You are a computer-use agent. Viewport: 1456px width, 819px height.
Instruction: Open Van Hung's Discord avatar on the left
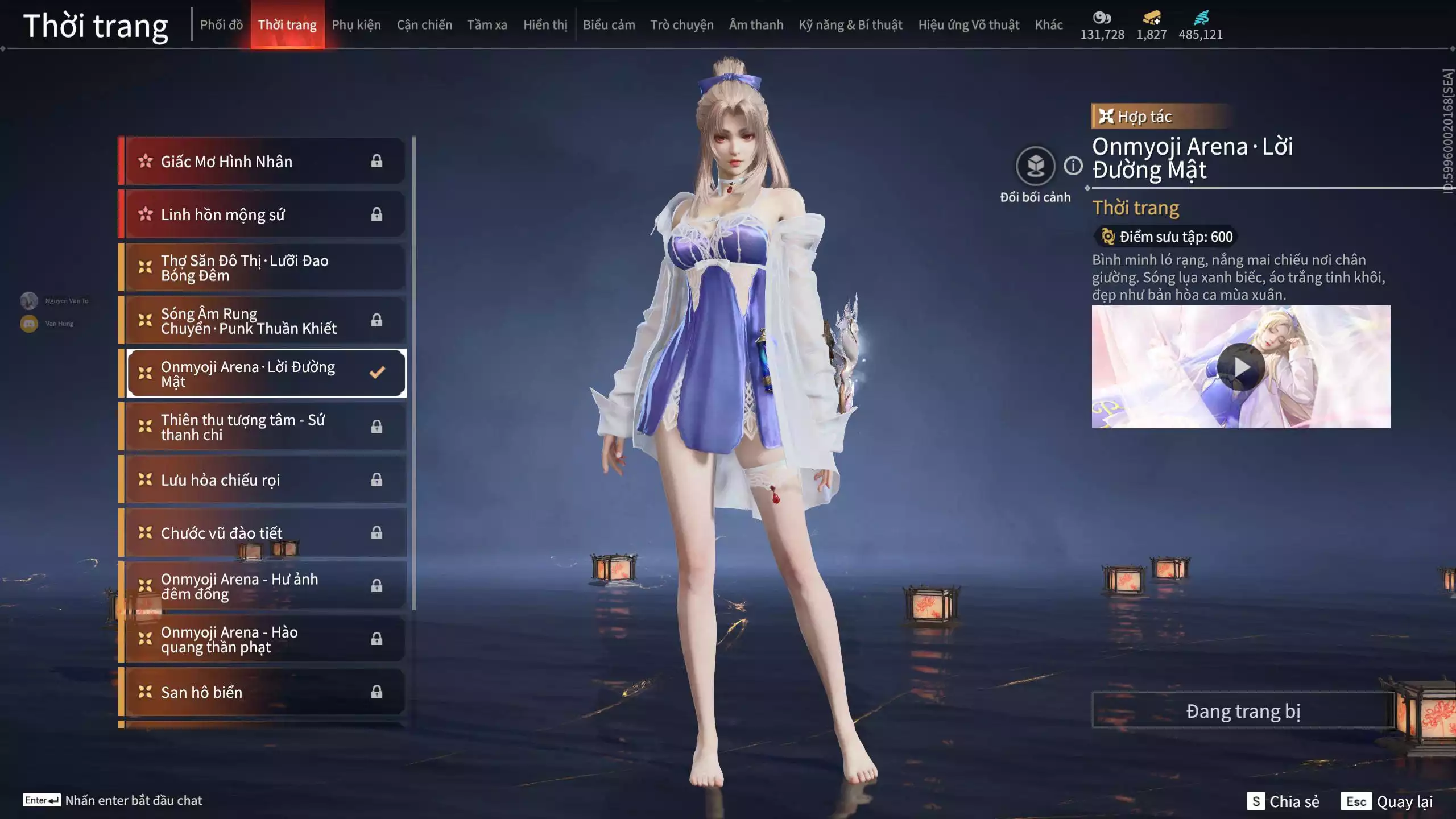click(28, 322)
